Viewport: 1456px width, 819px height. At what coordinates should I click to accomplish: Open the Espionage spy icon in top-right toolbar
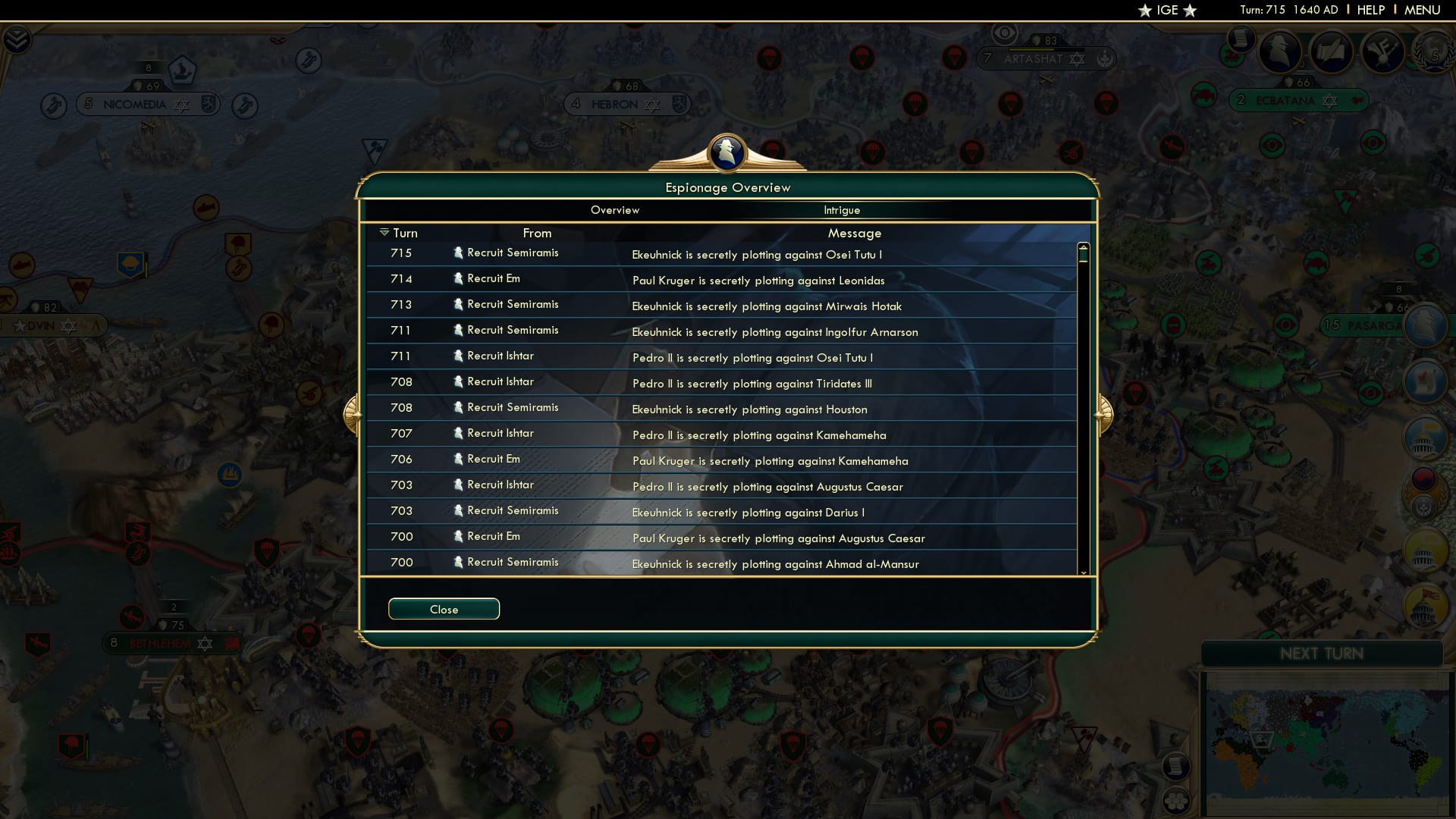click(x=1280, y=51)
